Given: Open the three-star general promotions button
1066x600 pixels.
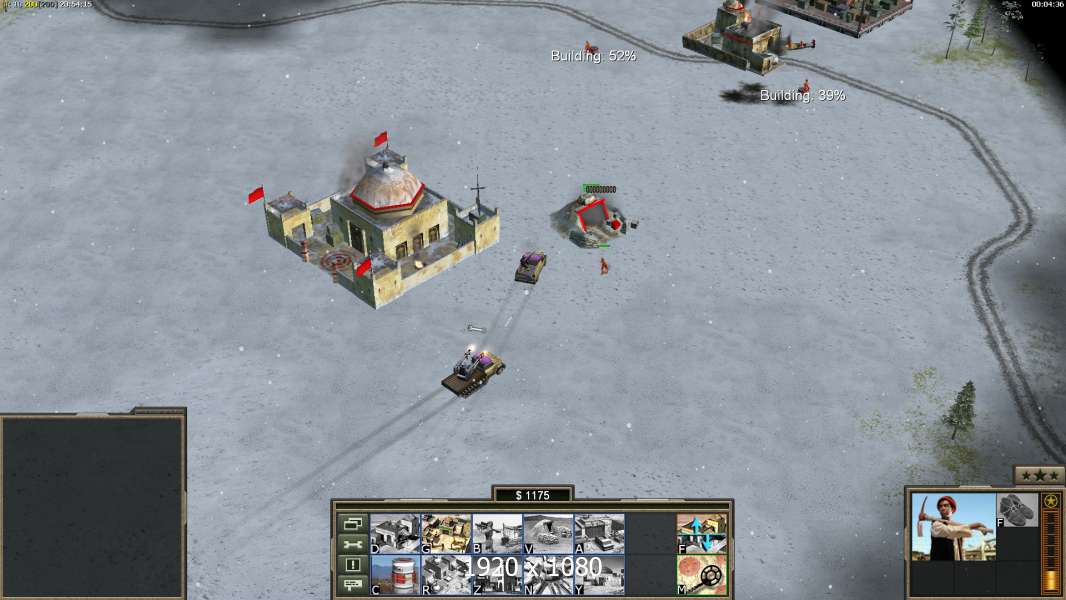Looking at the screenshot, I should (1039, 475).
